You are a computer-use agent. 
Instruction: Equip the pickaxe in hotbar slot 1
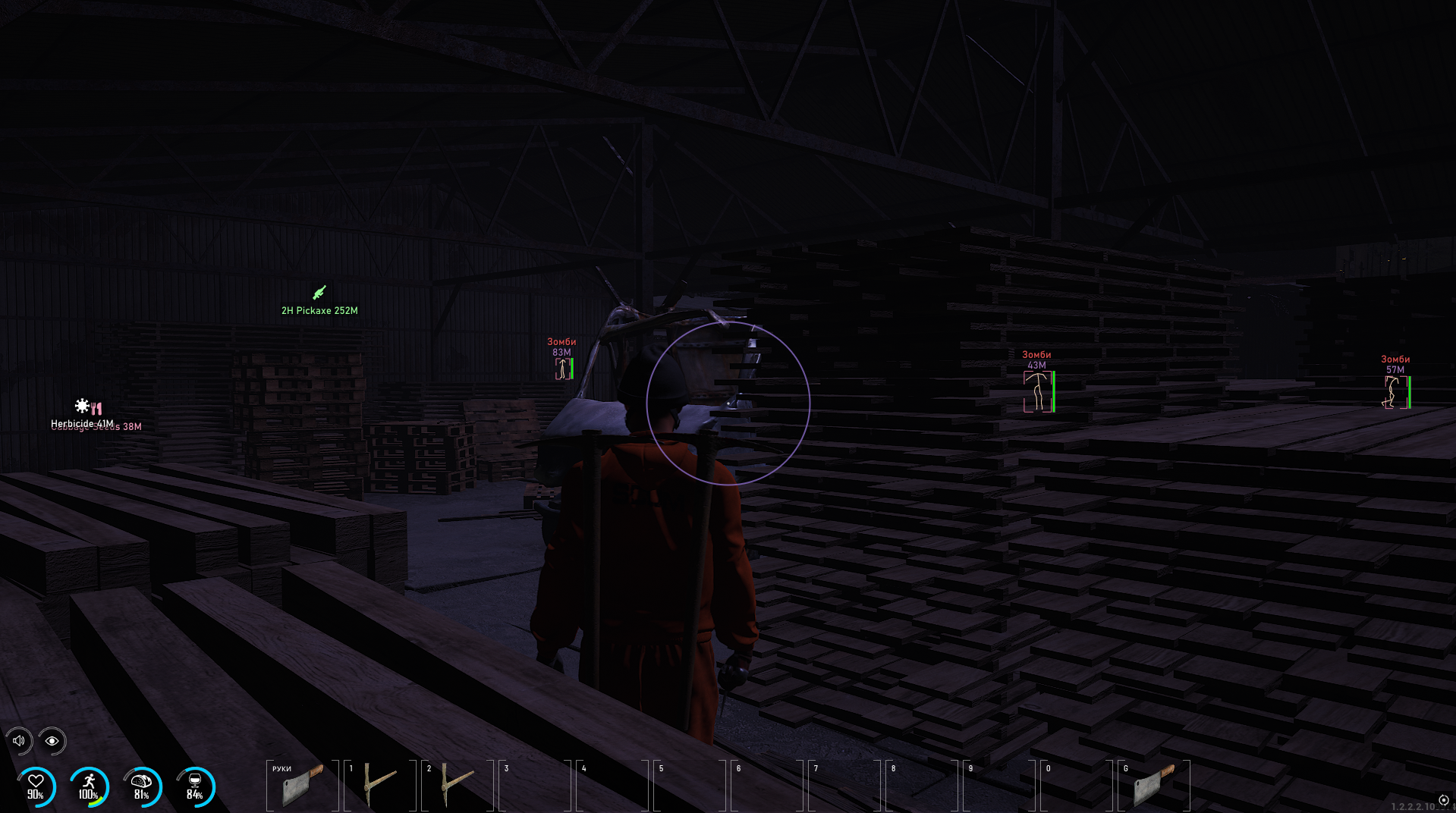(379, 785)
